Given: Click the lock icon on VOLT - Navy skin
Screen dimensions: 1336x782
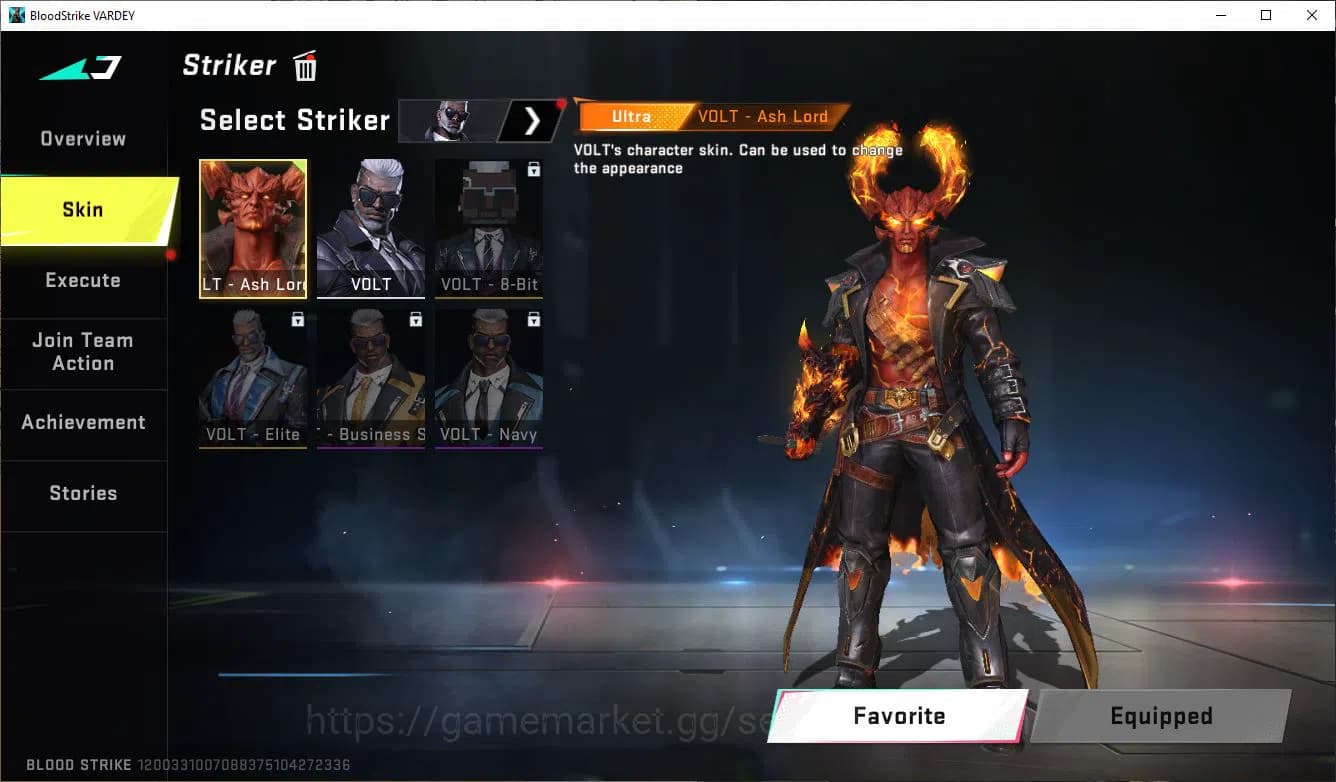Looking at the screenshot, I should tap(533, 319).
